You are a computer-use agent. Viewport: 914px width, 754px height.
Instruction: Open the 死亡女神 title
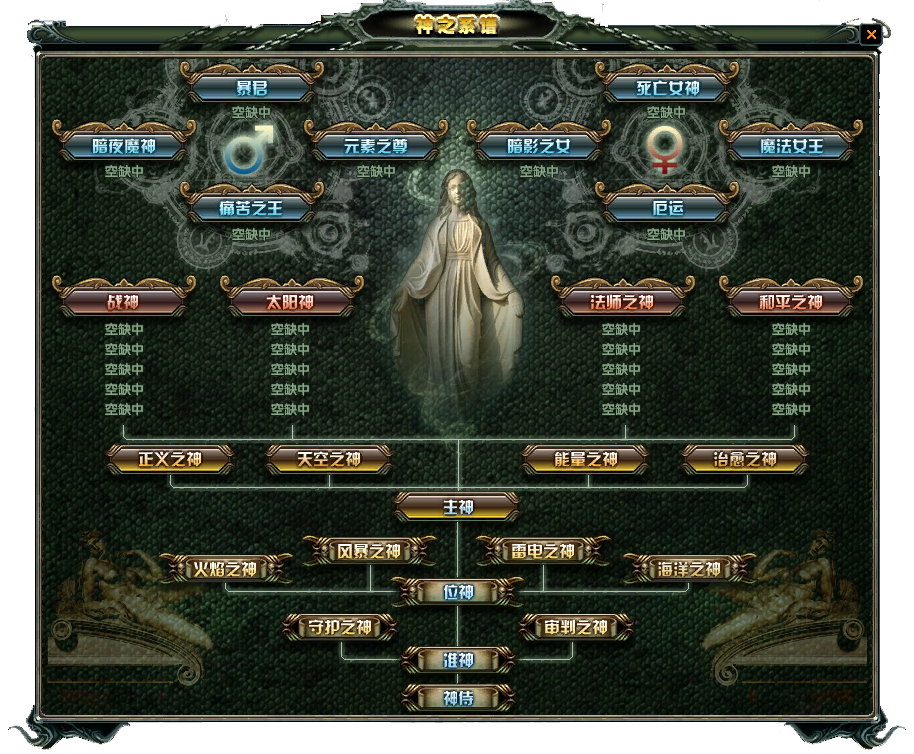(x=667, y=88)
